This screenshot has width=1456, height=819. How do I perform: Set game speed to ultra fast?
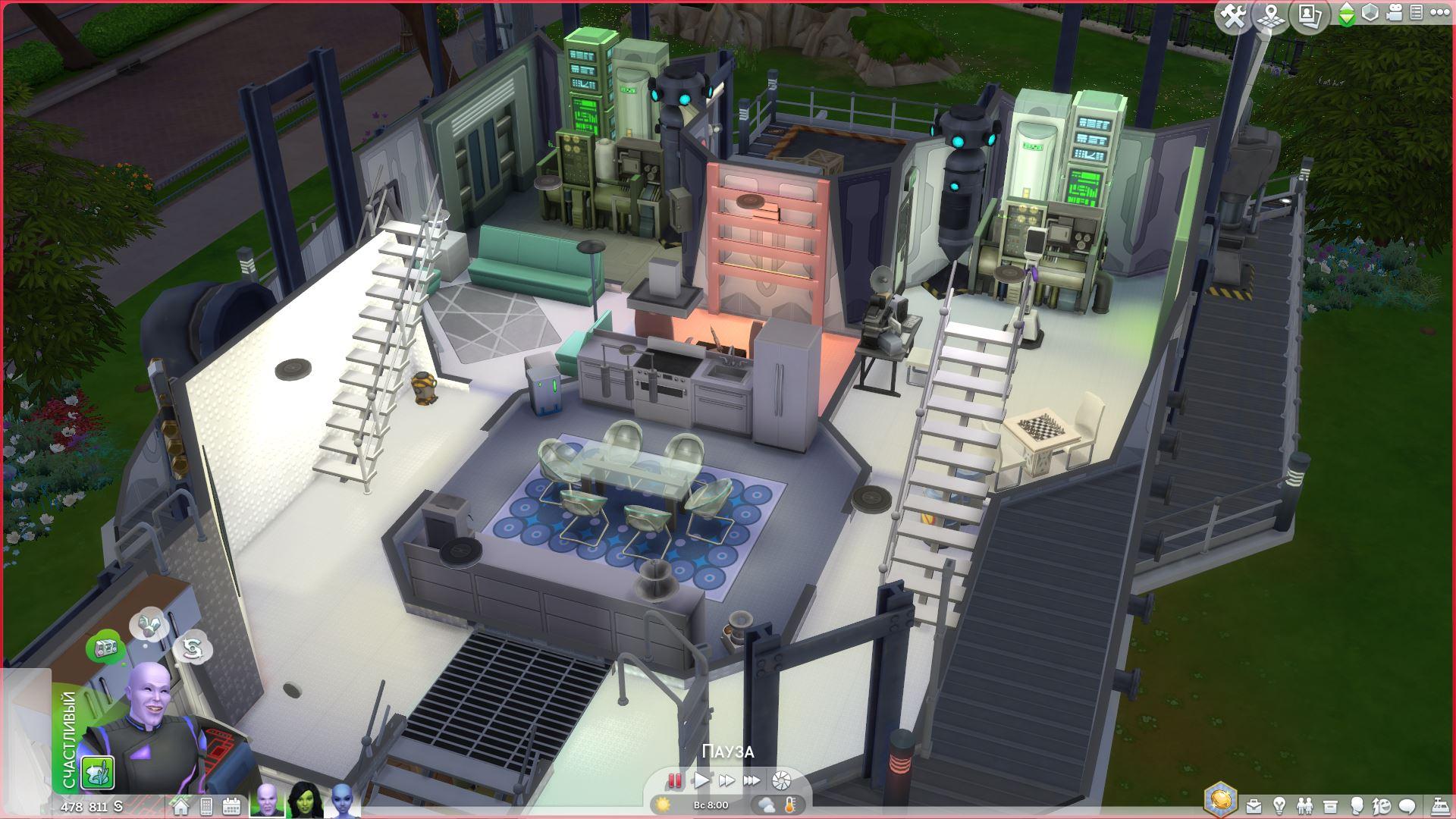click(752, 780)
